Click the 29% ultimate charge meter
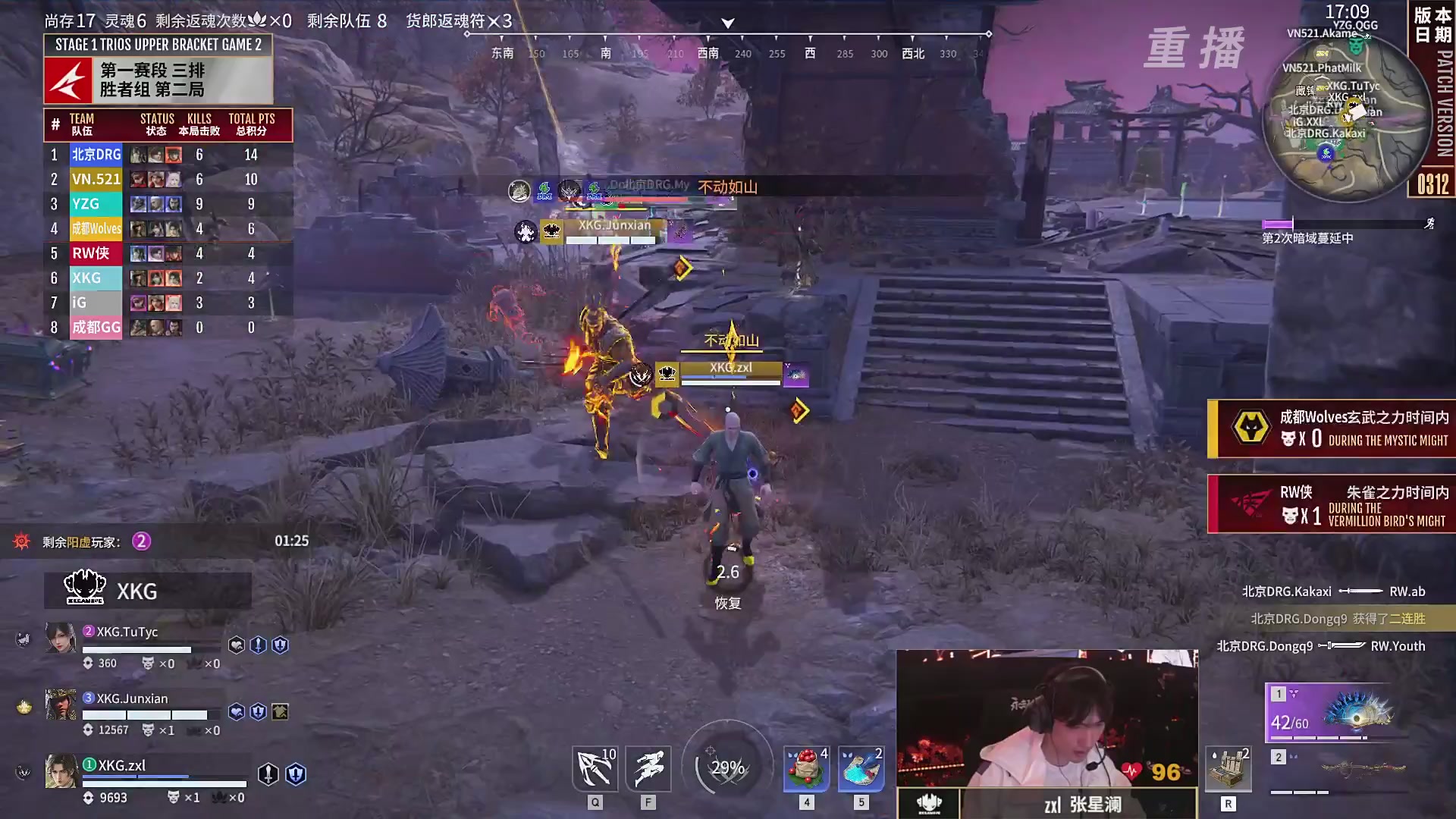Screen dimensions: 1456x819 [x=726, y=767]
